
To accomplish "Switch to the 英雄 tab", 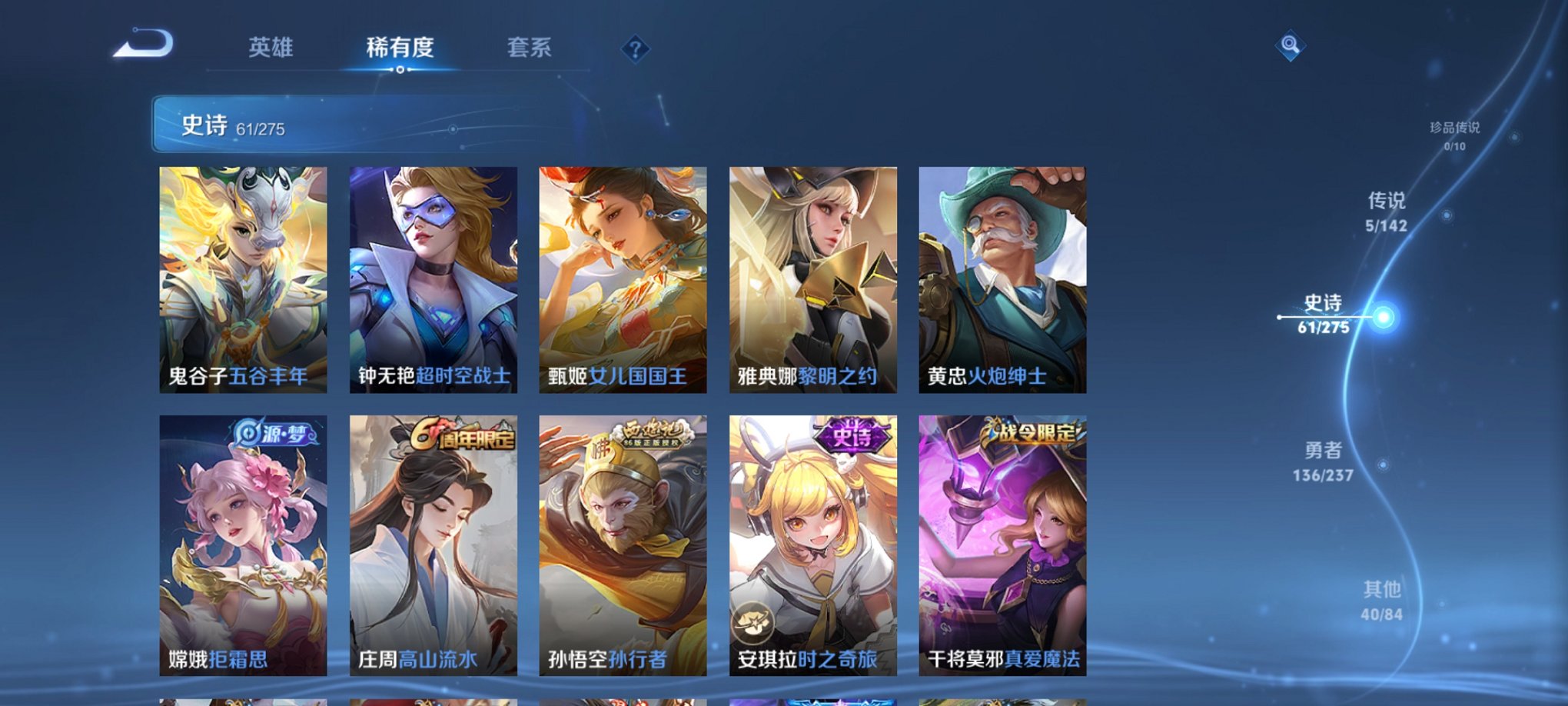I will 273,48.
